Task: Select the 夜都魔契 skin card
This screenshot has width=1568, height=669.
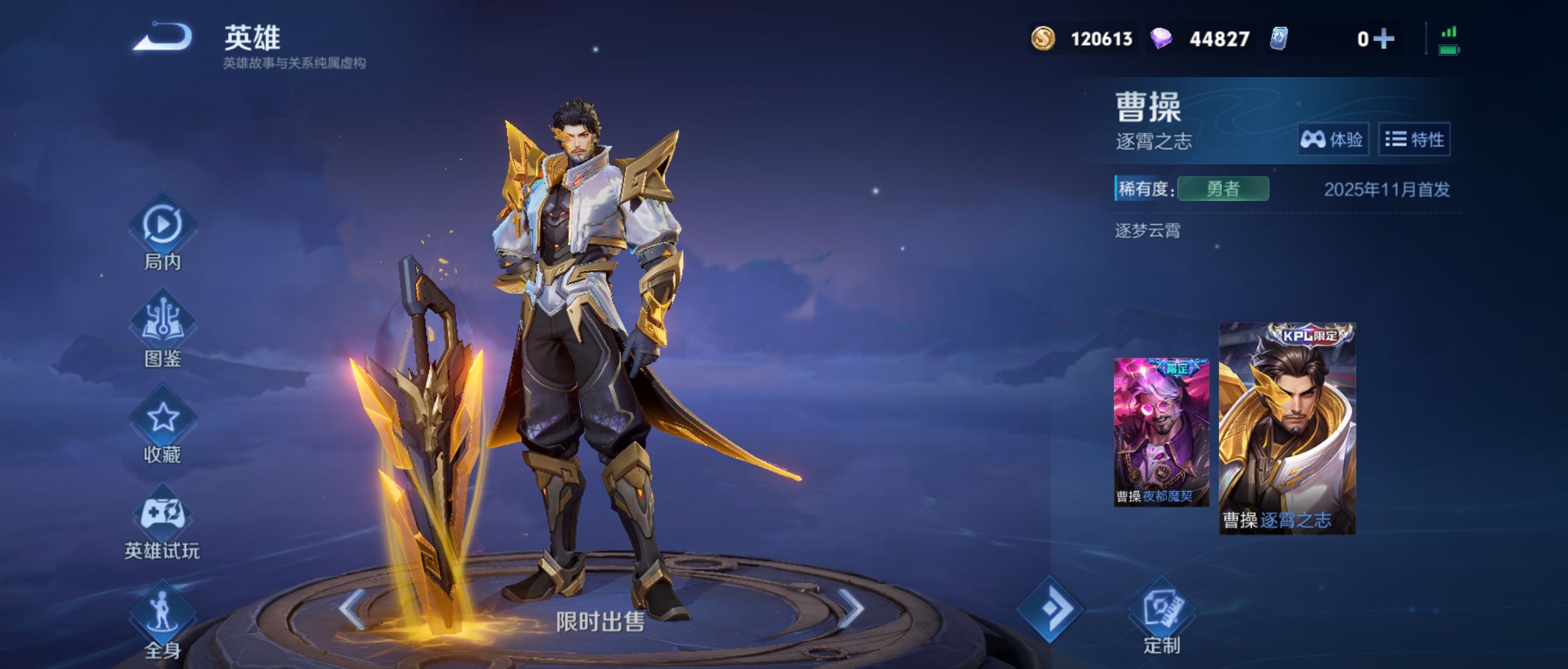Action: 1161,432
